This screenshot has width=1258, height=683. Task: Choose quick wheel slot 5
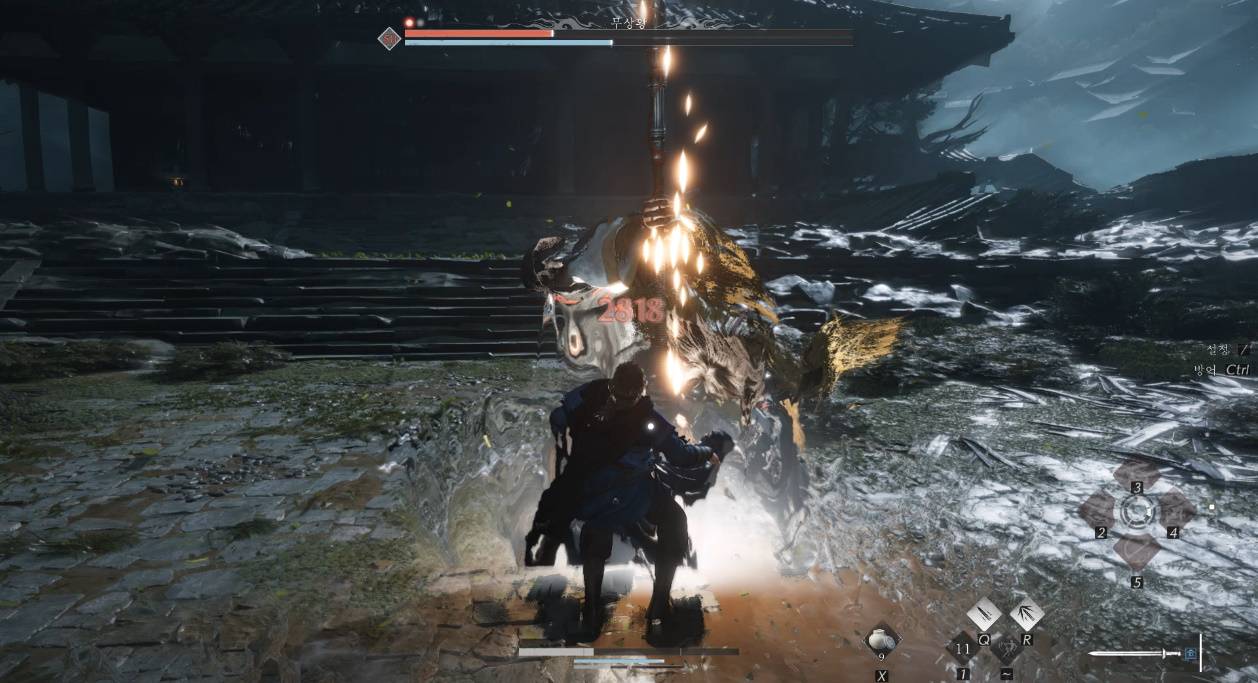tap(1137, 551)
